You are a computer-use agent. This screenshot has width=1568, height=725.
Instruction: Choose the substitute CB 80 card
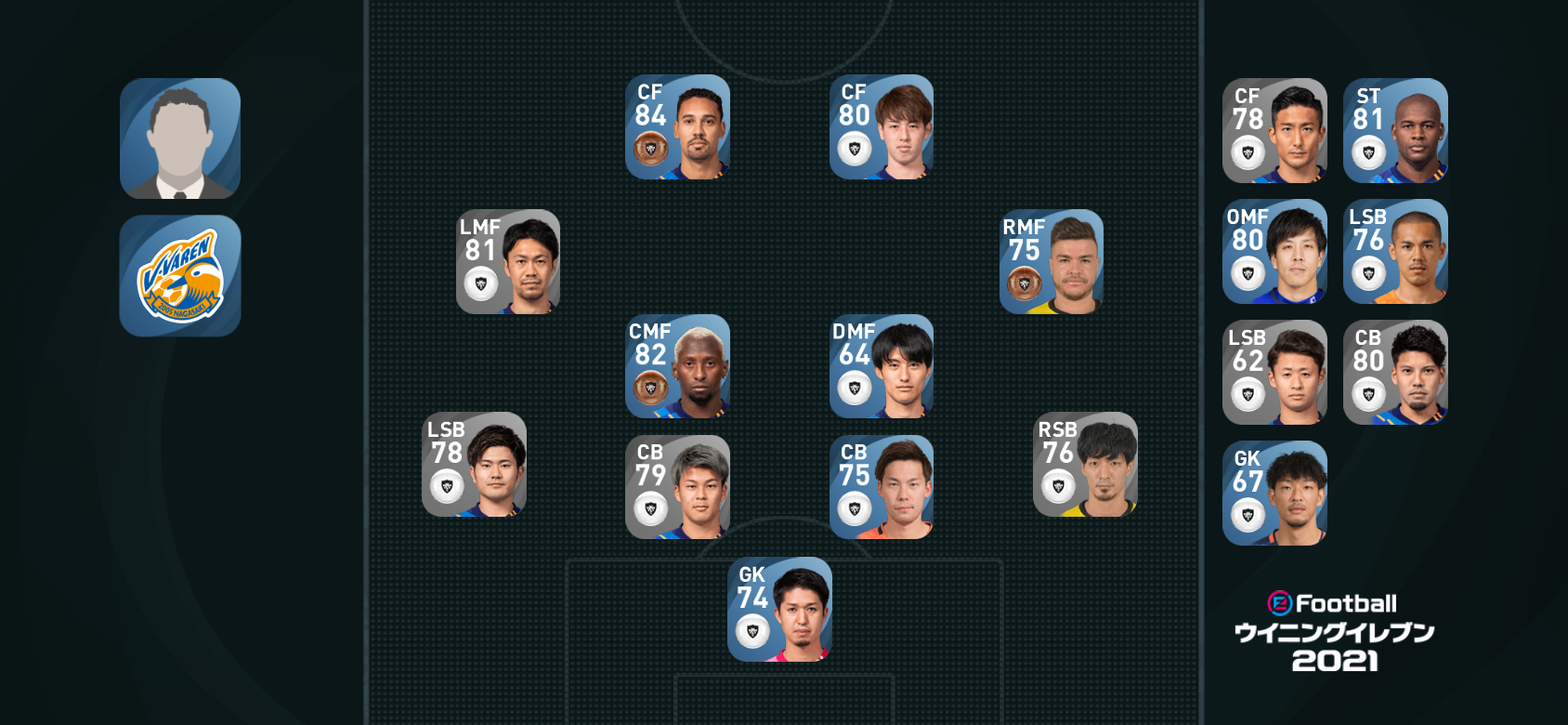click(1395, 372)
